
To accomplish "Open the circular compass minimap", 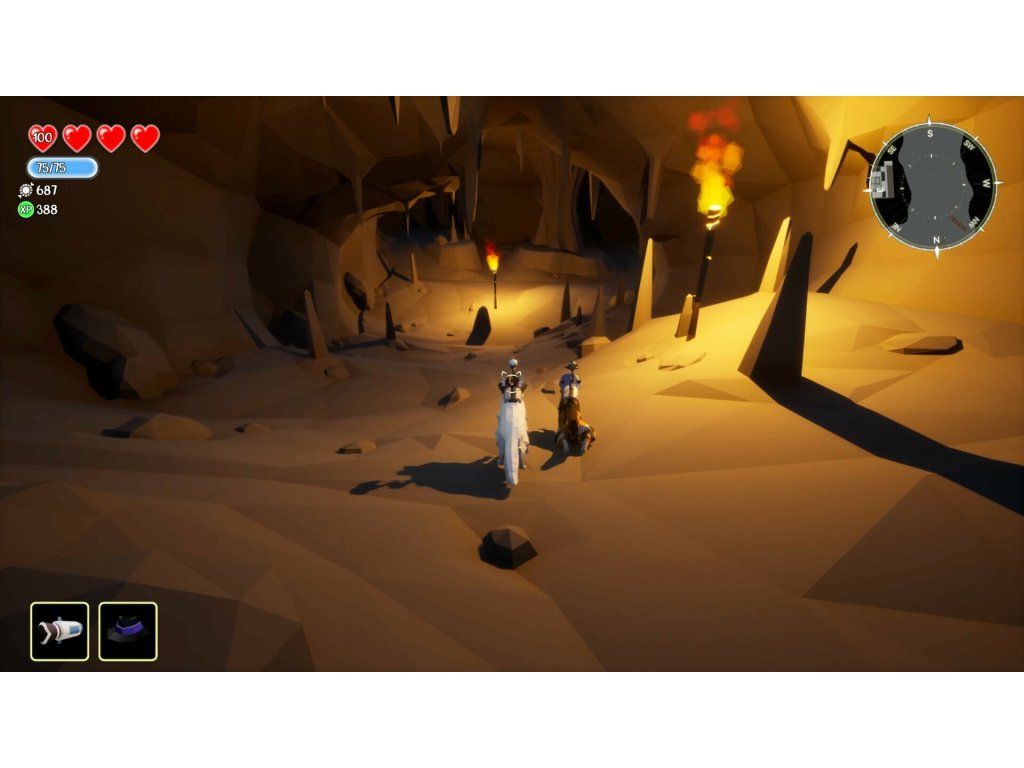I will (x=933, y=187).
